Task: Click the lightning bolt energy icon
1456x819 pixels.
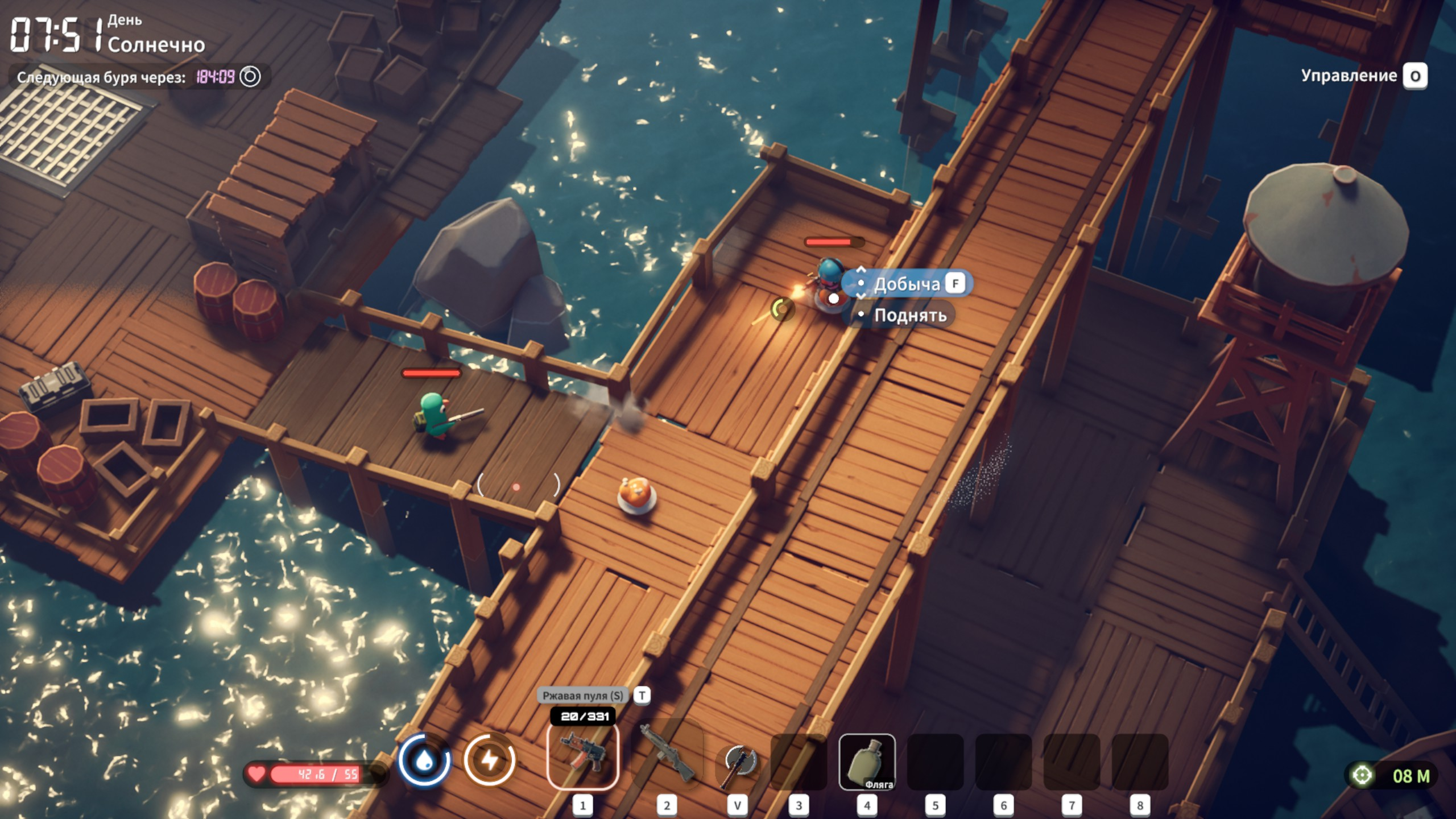Action: [x=490, y=760]
